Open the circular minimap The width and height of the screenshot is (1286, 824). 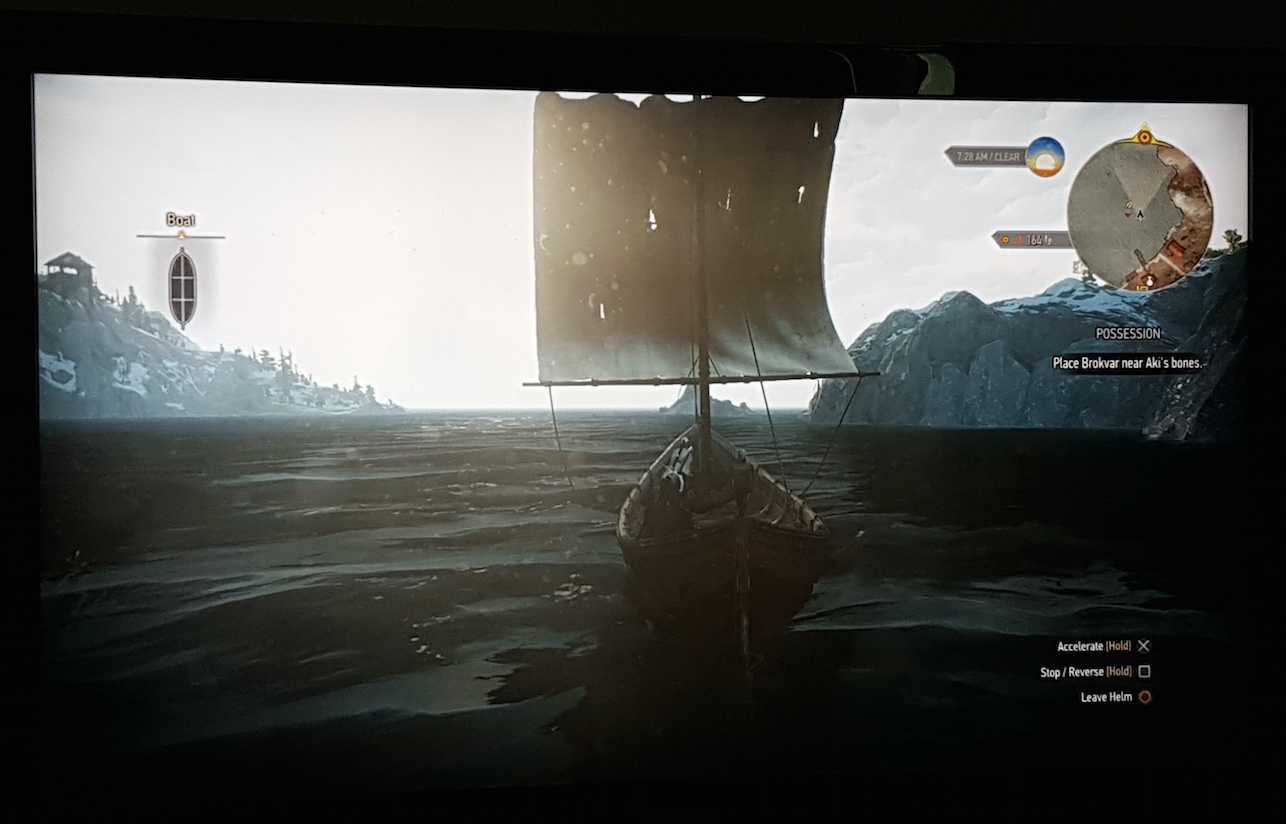coord(1139,211)
